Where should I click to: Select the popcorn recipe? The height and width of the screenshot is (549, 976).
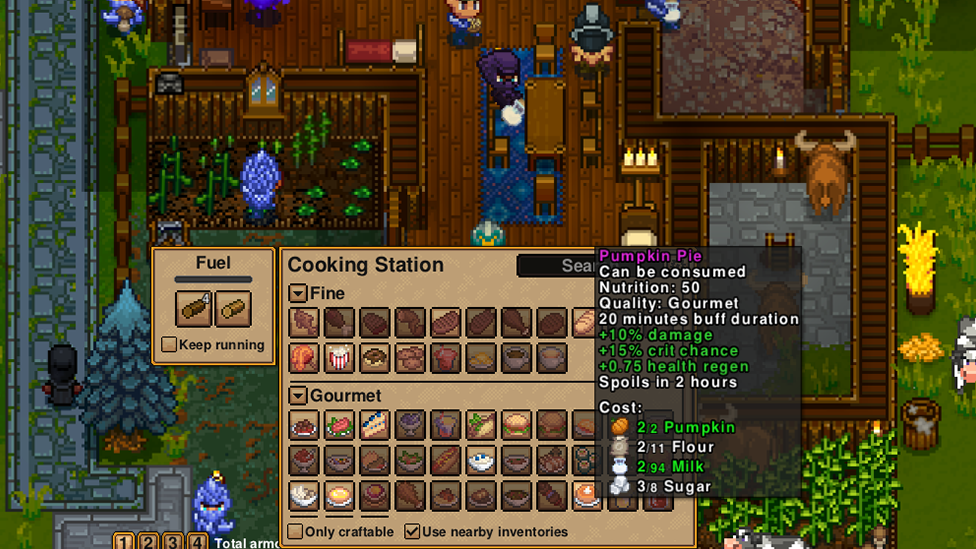click(339, 358)
